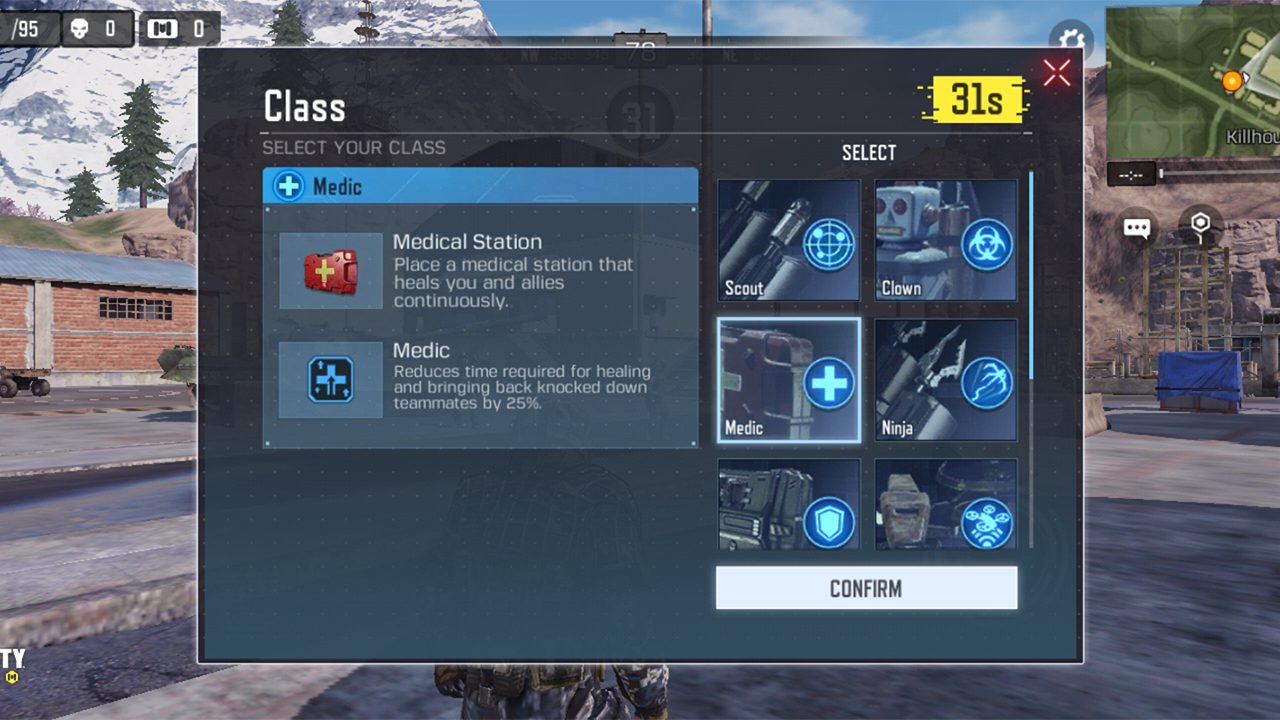Pick the Medic class tile
This screenshot has height=720, width=1280.
coord(788,381)
